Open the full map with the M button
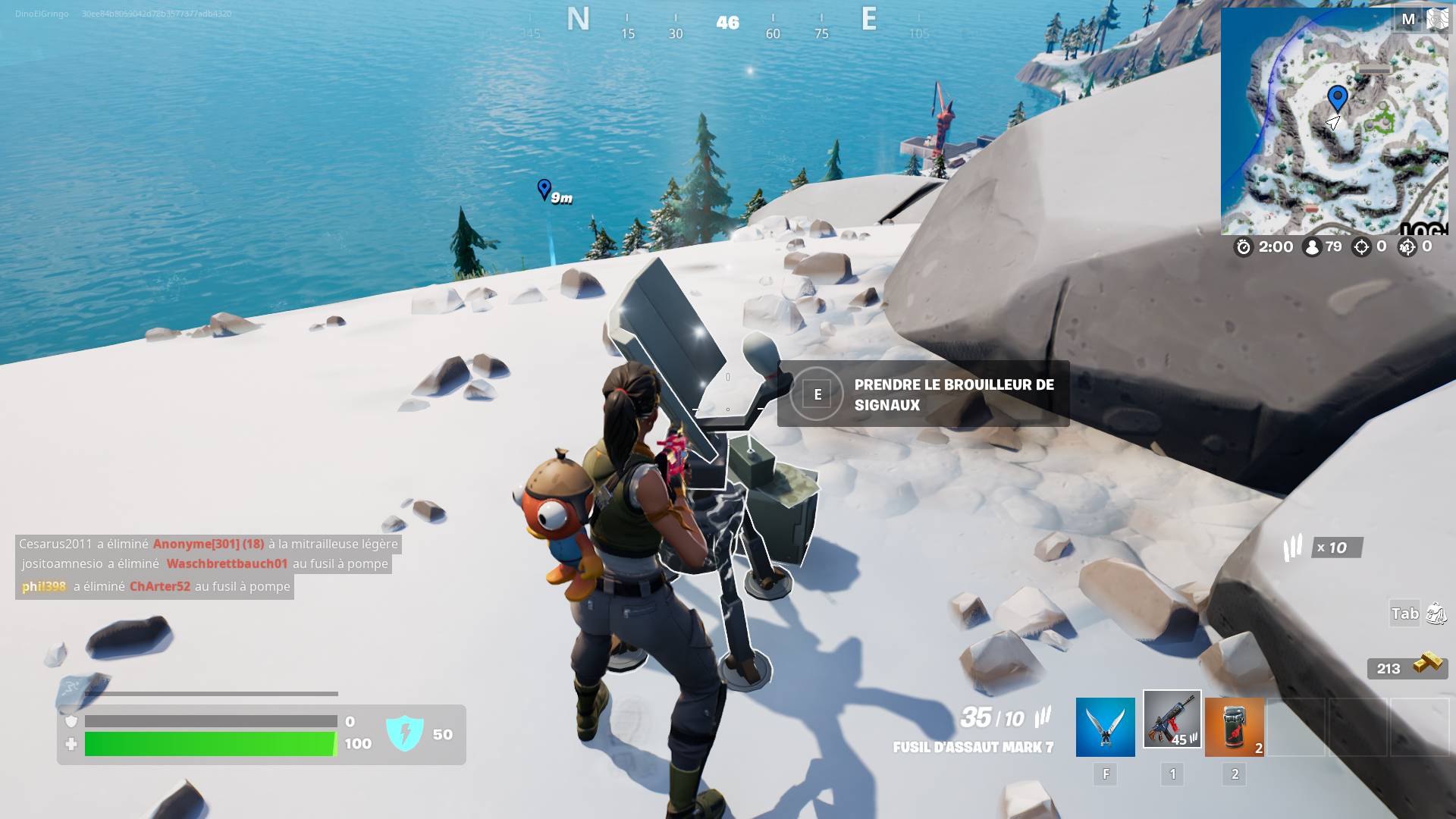Viewport: 1456px width, 819px height. [1407, 19]
